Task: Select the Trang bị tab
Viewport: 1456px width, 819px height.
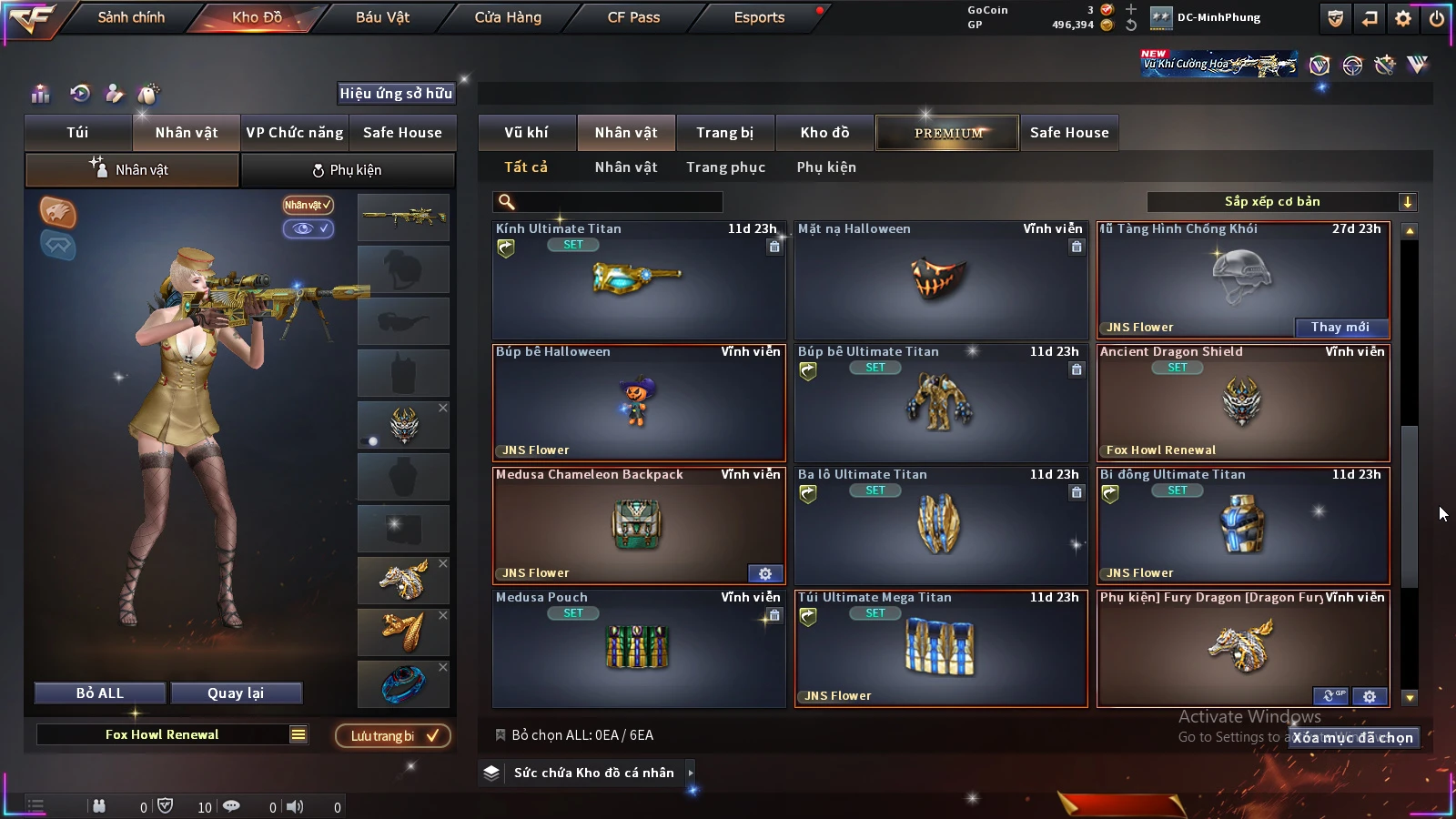Action: click(724, 133)
